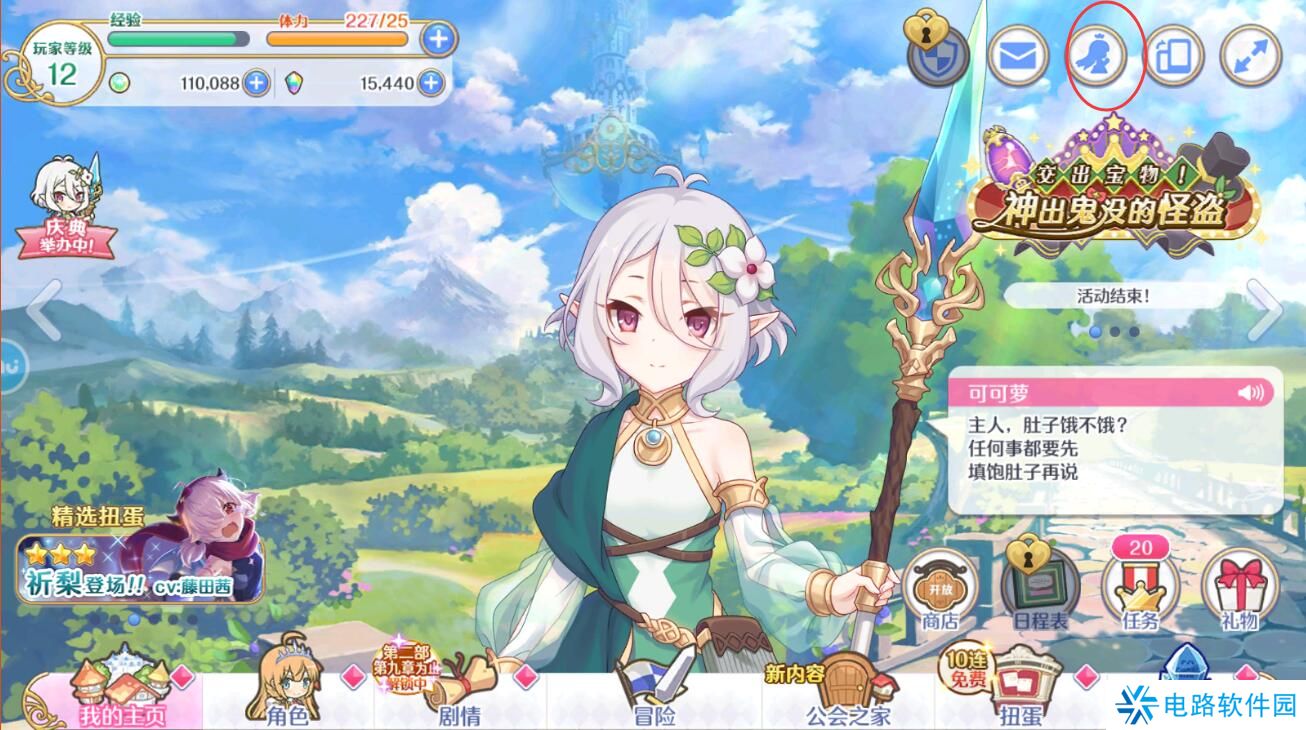This screenshot has width=1306, height=730.
Task: Go to the 冒险 adventure tab
Action: click(x=655, y=698)
